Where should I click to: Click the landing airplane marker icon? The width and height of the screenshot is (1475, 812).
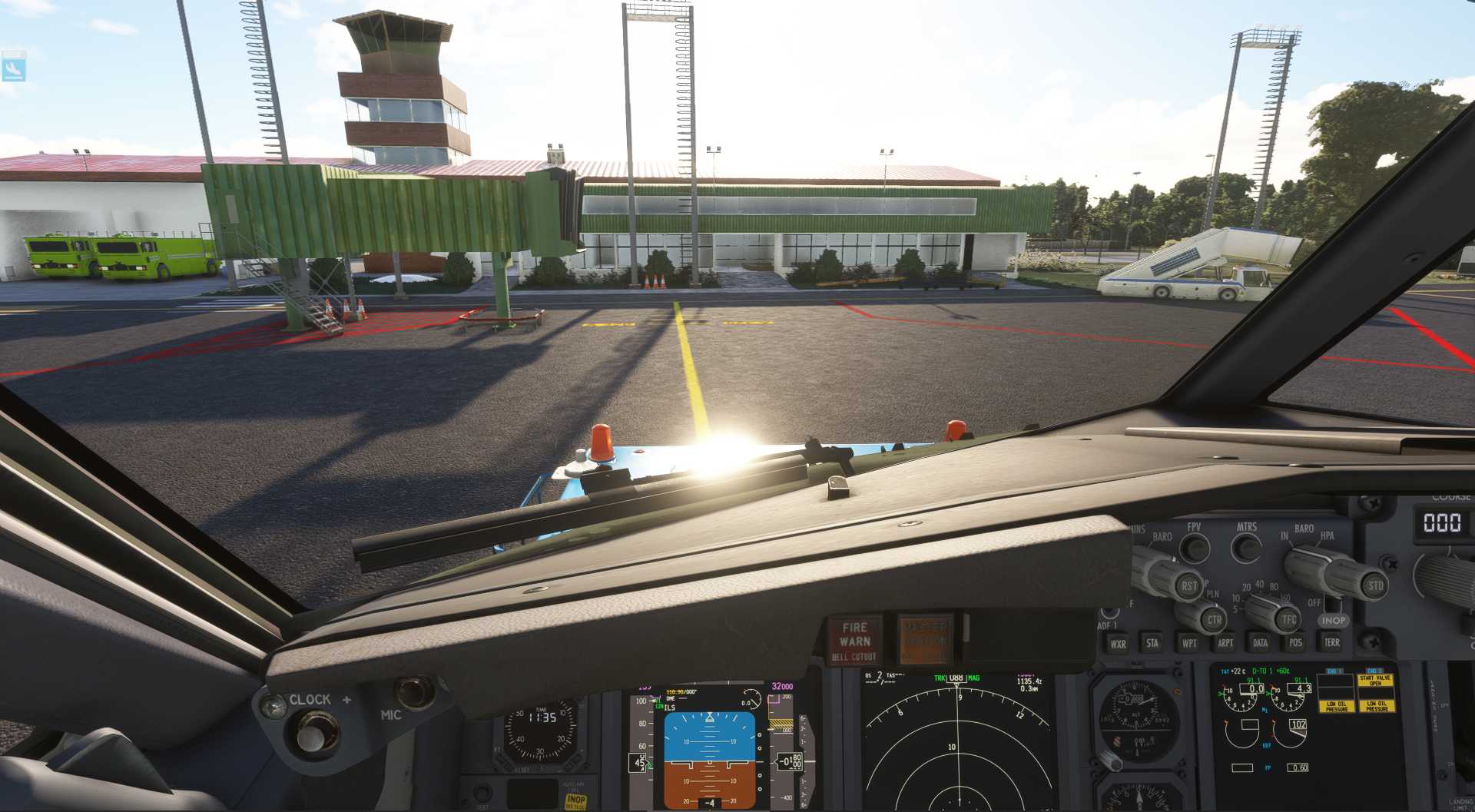14,67
